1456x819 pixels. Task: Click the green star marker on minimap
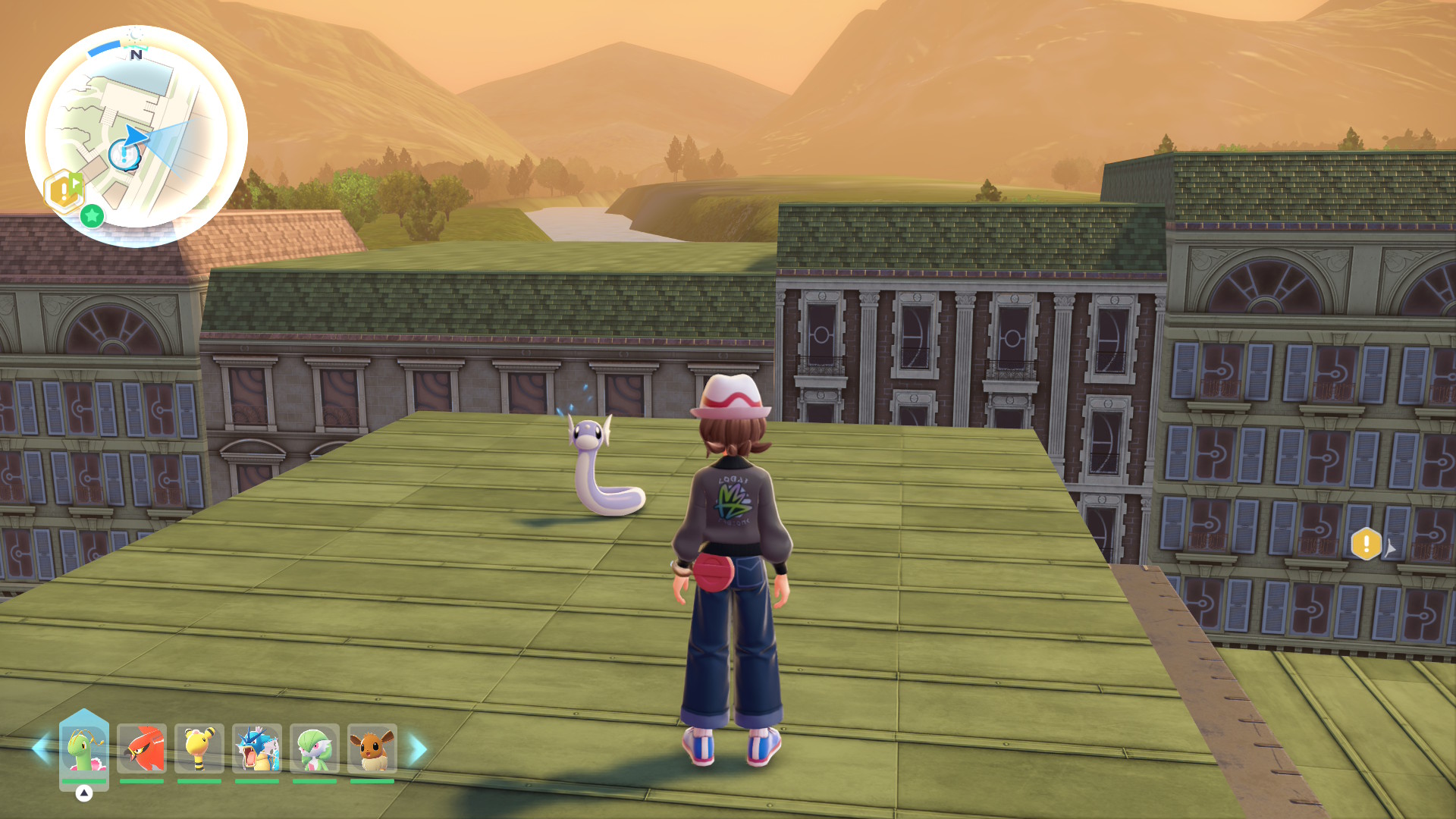tap(93, 216)
